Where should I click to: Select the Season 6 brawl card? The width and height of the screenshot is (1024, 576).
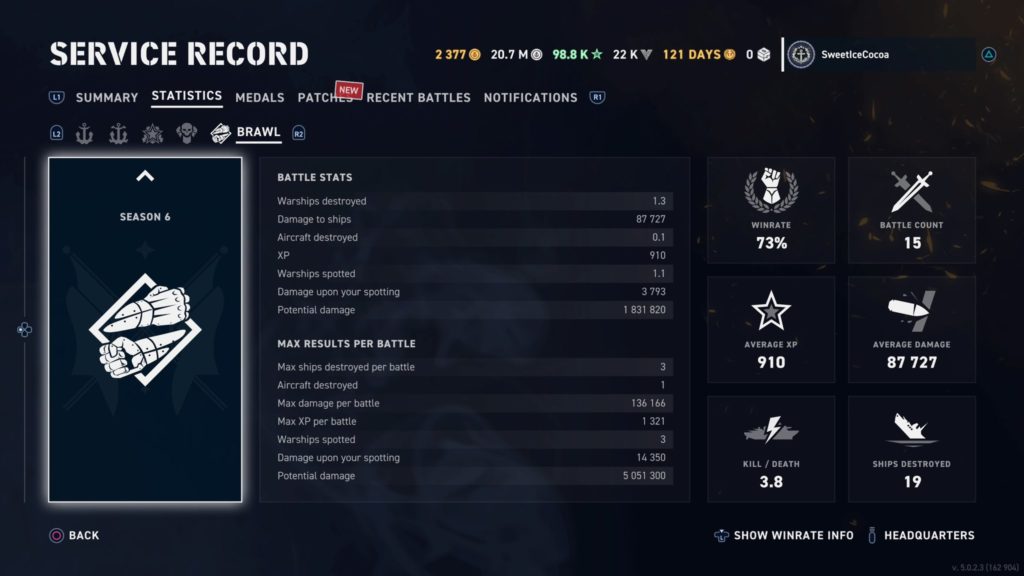pos(145,330)
